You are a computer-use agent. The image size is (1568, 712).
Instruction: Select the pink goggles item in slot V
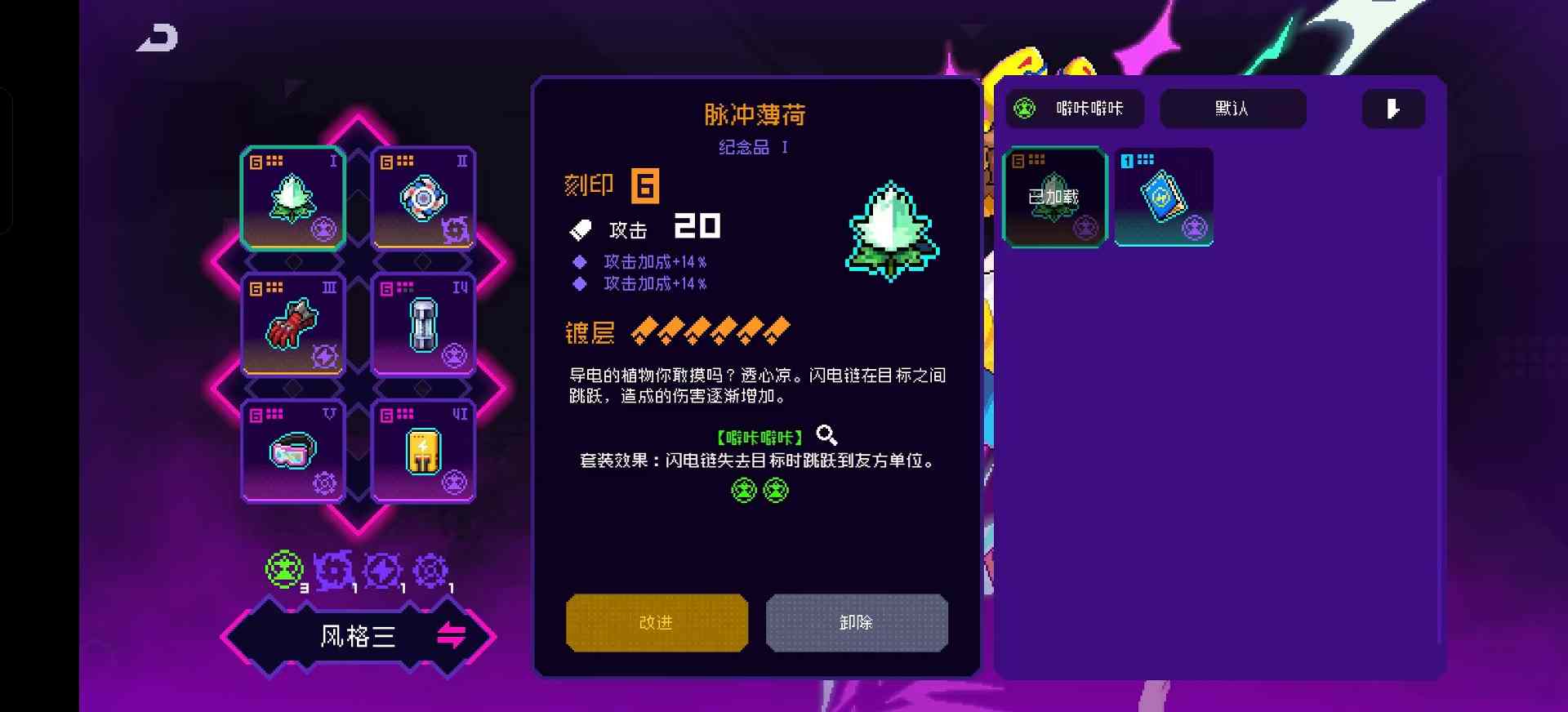292,452
